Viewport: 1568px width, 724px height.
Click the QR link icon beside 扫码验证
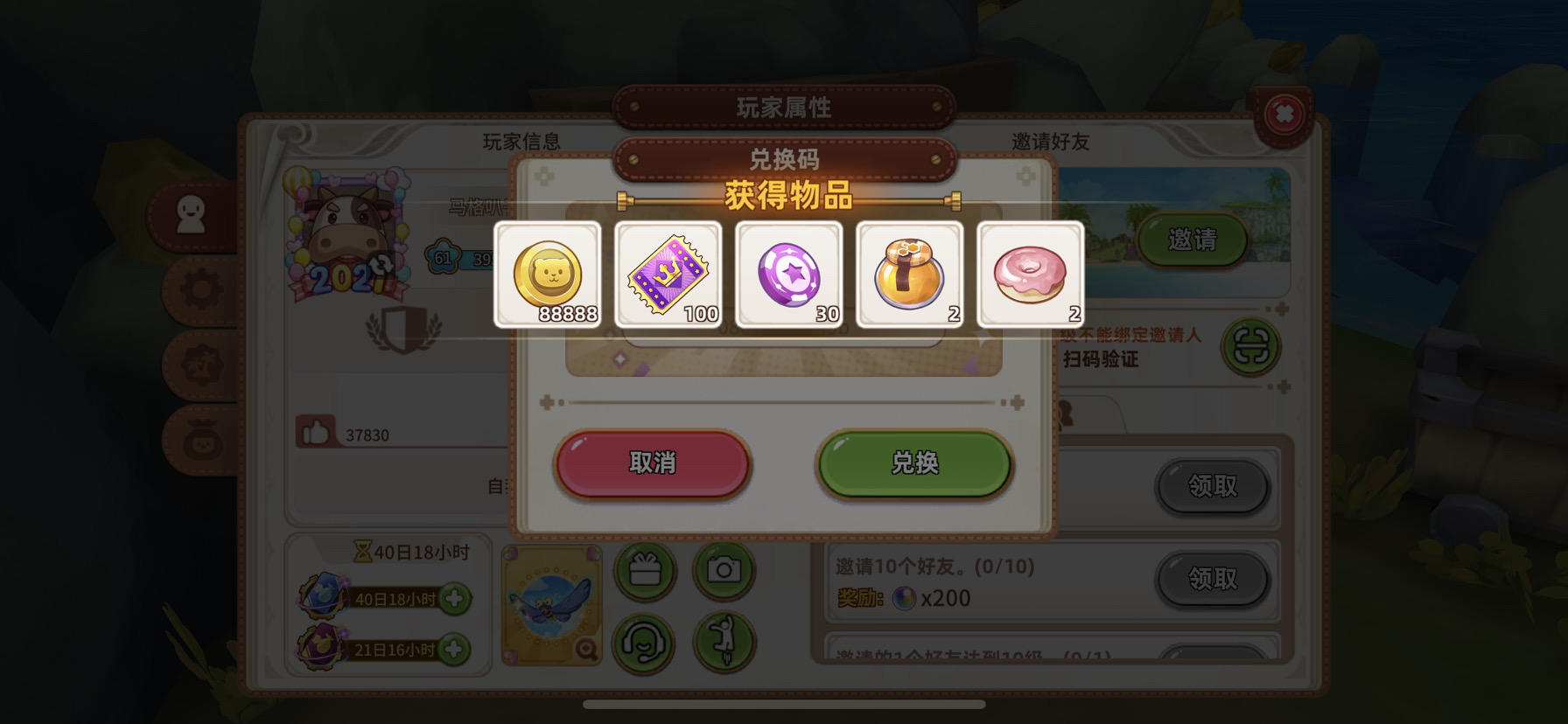[x=1253, y=347]
